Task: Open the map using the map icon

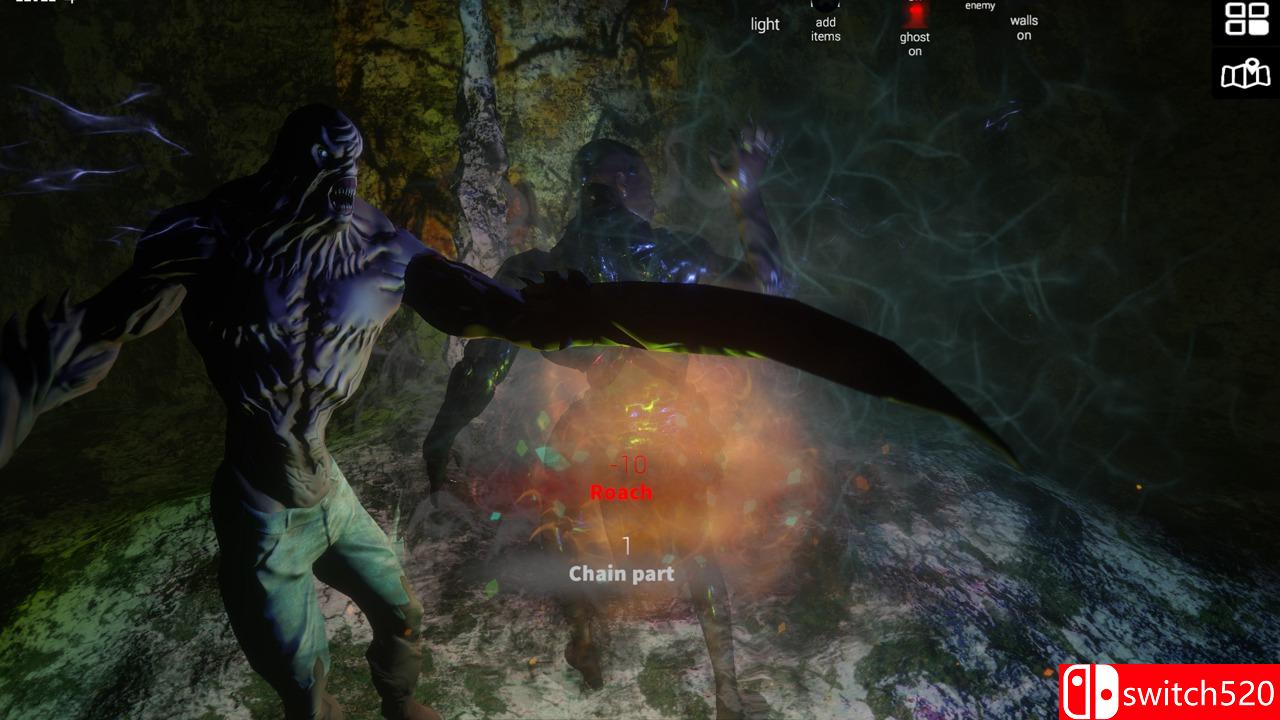Action: pyautogui.click(x=1246, y=72)
